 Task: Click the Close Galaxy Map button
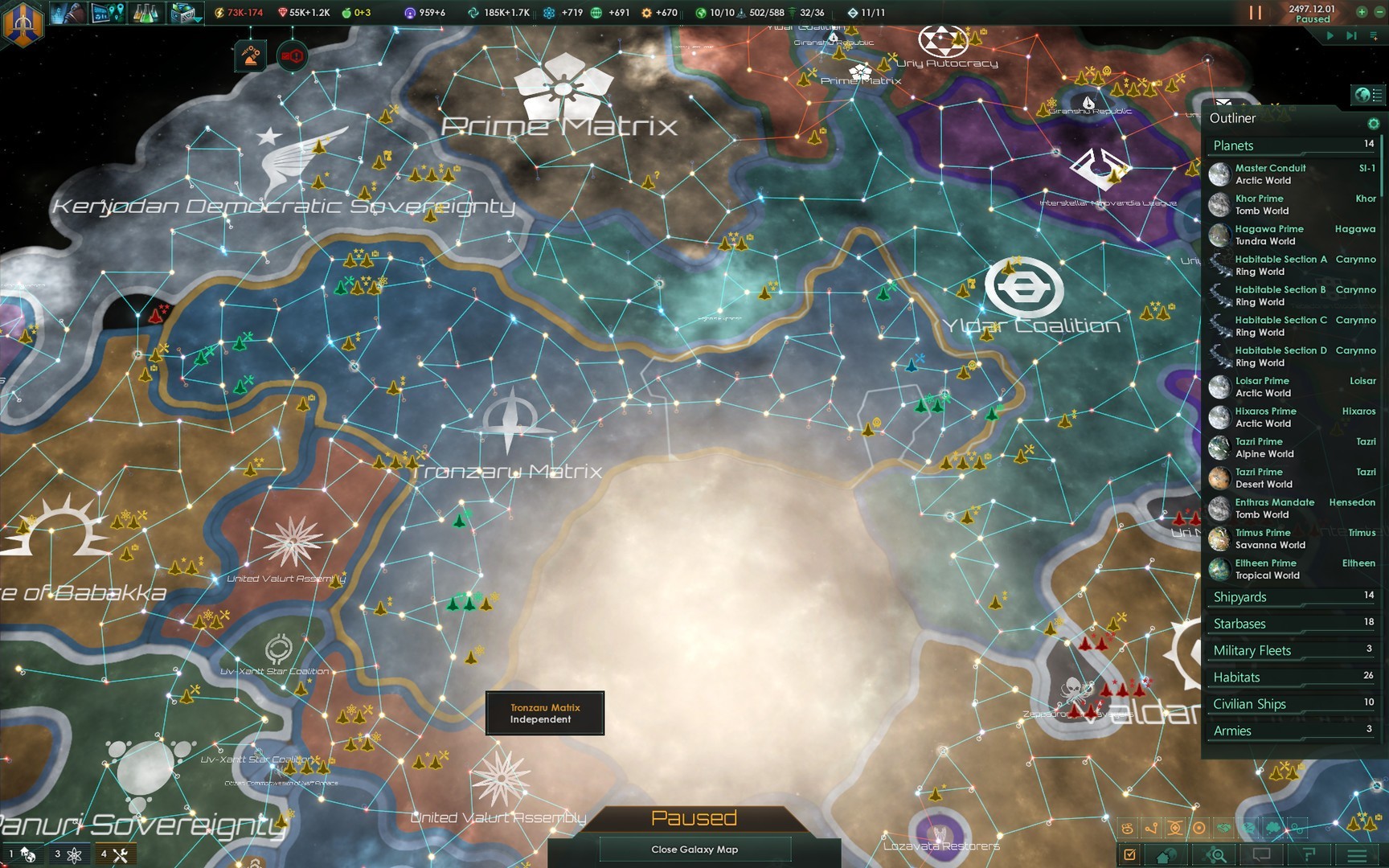point(694,849)
